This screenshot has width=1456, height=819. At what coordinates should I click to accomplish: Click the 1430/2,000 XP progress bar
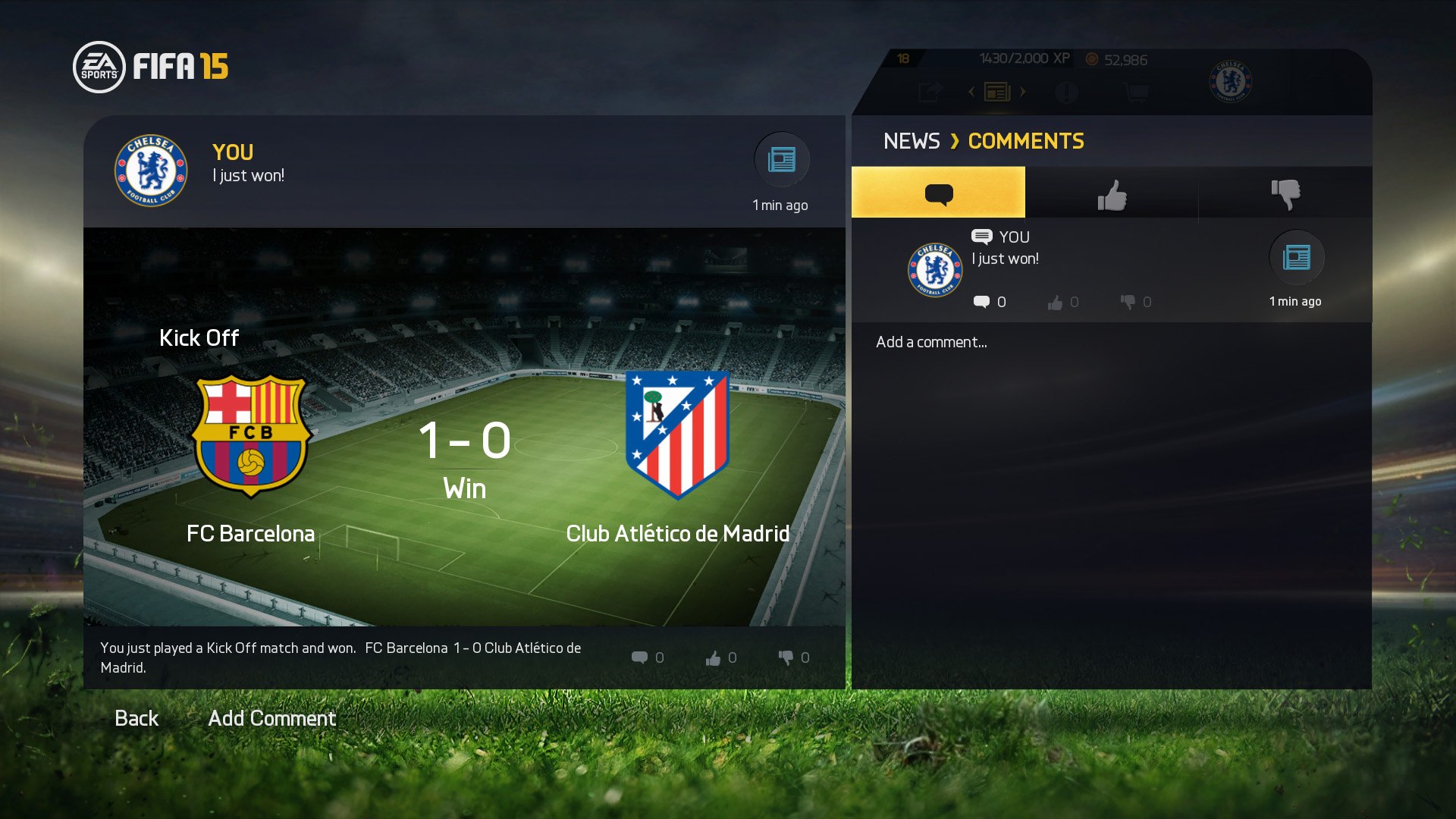(x=1024, y=58)
